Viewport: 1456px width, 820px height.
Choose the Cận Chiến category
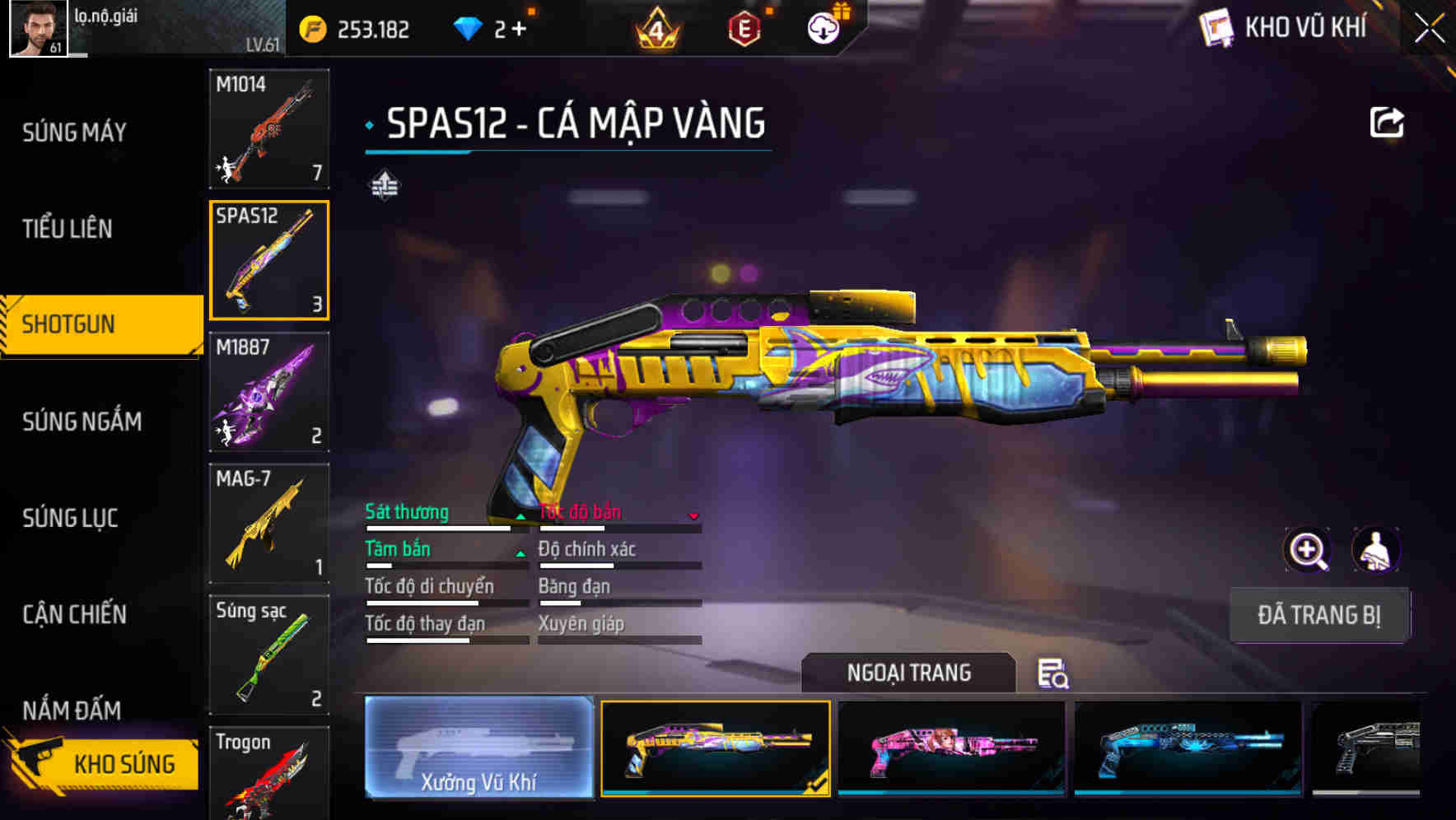[x=74, y=614]
